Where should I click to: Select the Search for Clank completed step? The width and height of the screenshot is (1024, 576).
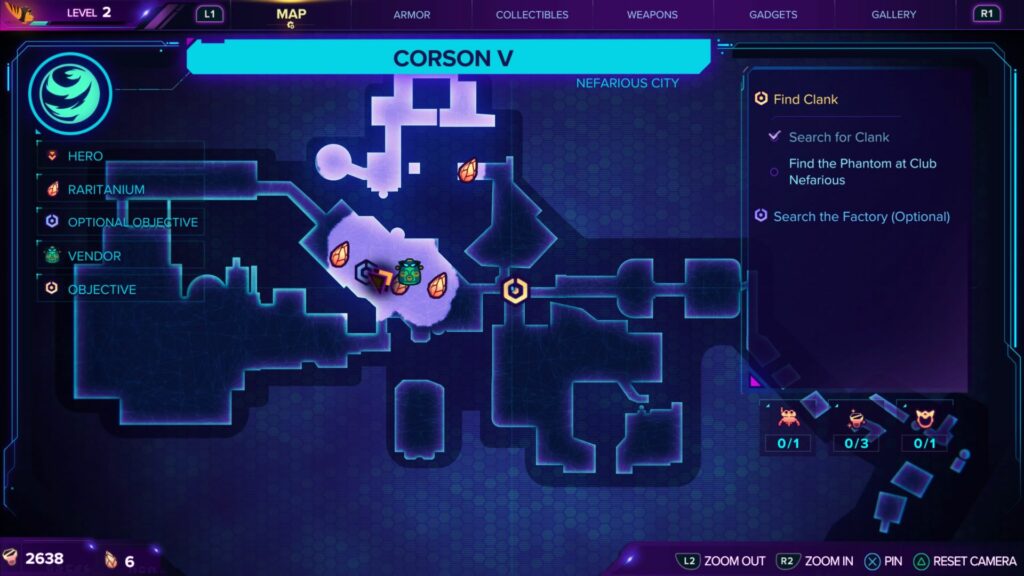click(x=838, y=137)
